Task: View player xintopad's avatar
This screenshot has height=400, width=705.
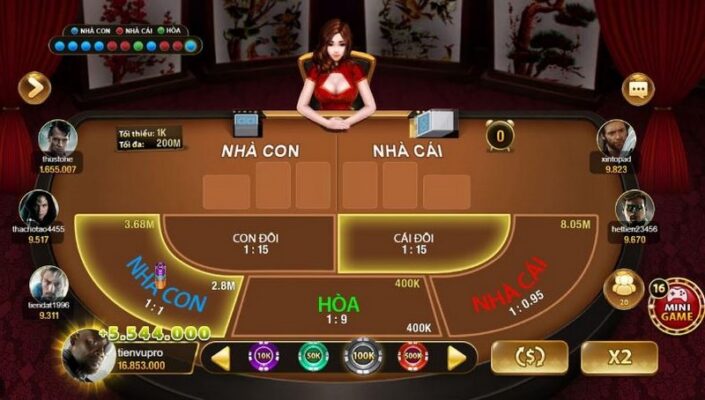Action: (616, 139)
